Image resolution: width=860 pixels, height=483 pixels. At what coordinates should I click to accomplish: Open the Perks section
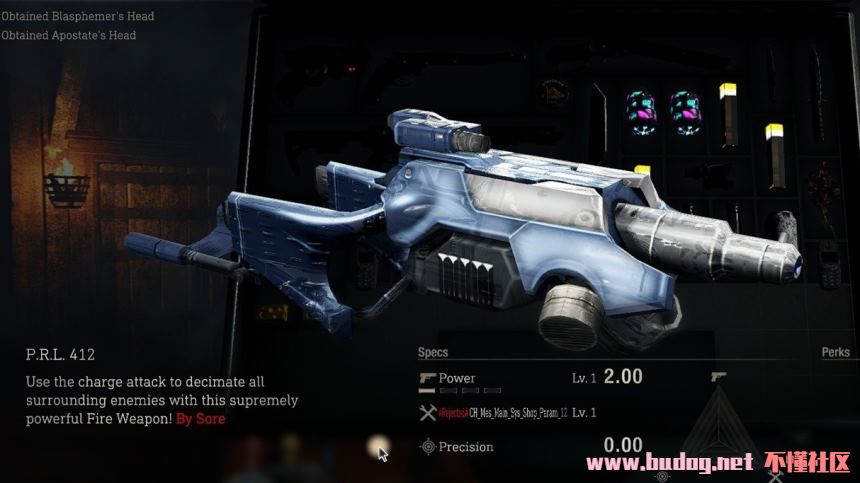(835, 352)
